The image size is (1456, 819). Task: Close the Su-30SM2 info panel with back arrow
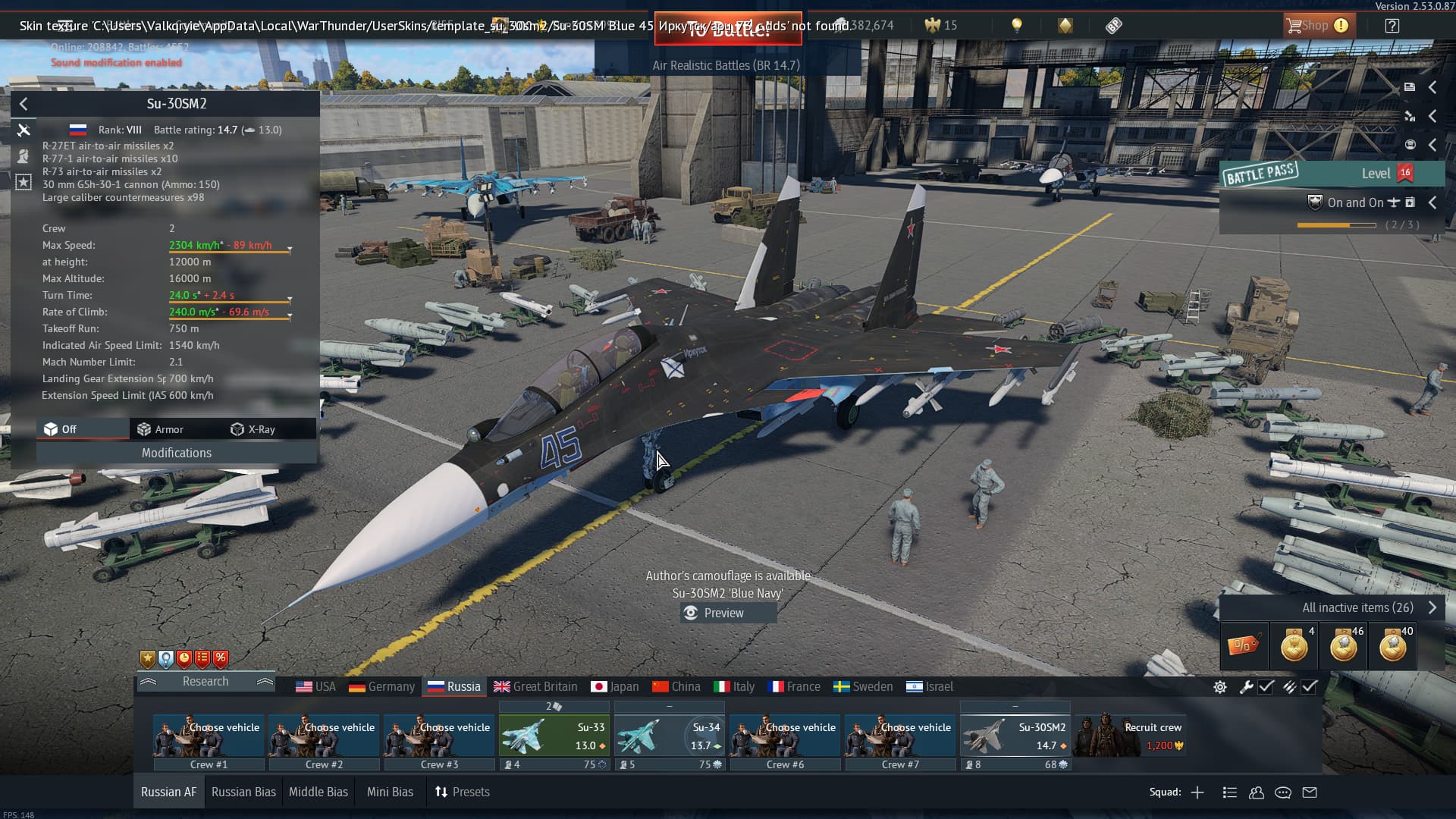pos(24,104)
